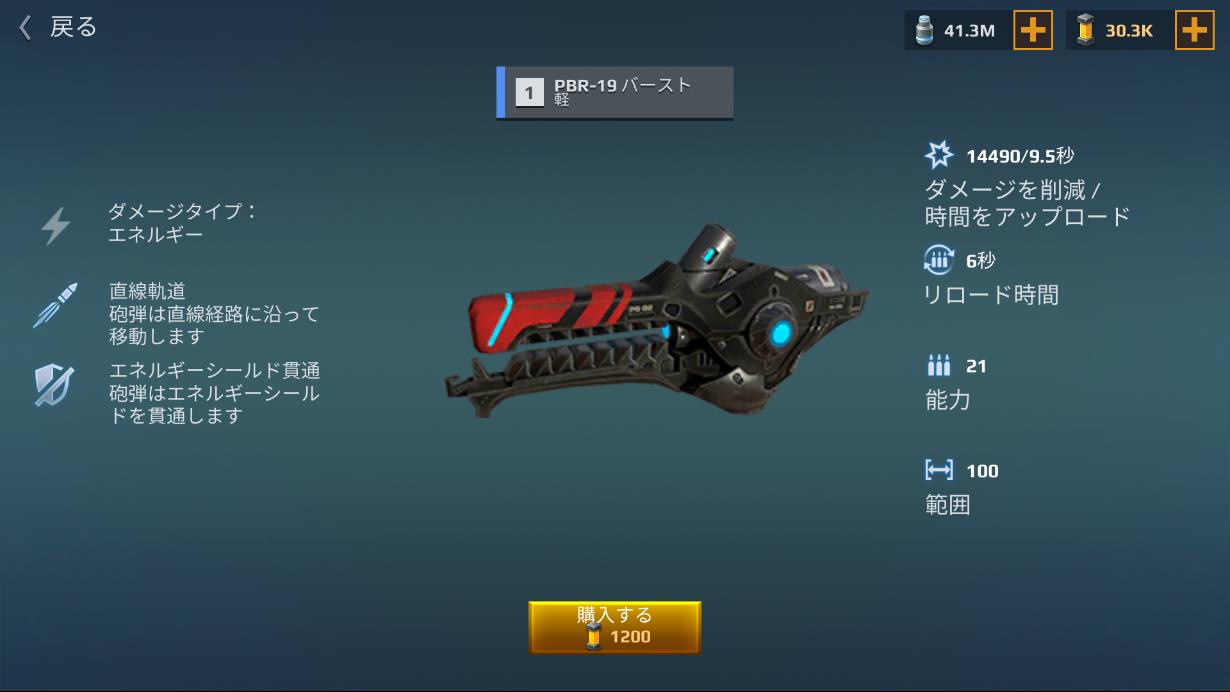The image size is (1230, 692).
Task: Select the PBR-19 バースト weapon label
Action: pyautogui.click(x=615, y=92)
